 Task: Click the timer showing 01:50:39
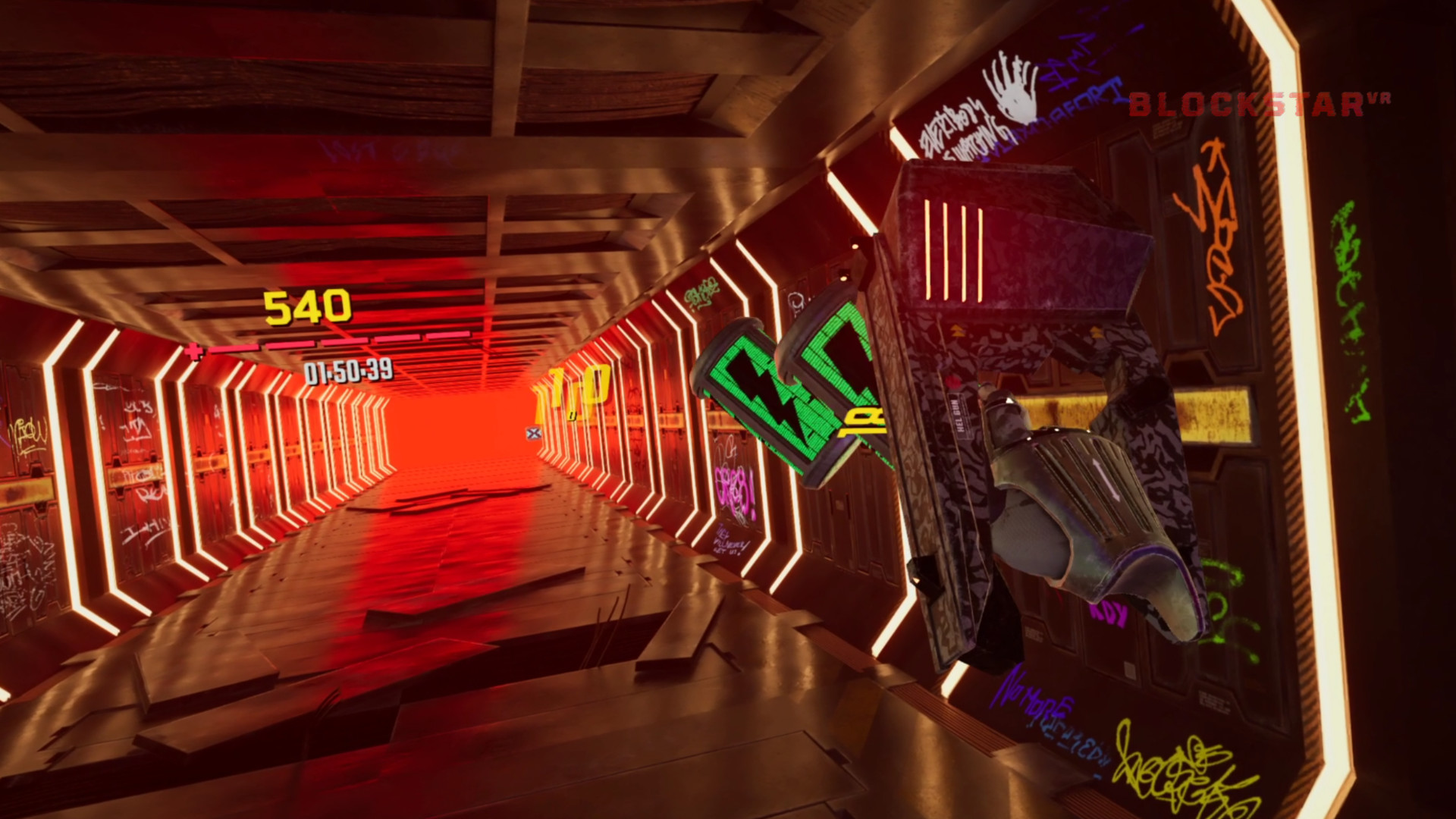[348, 372]
